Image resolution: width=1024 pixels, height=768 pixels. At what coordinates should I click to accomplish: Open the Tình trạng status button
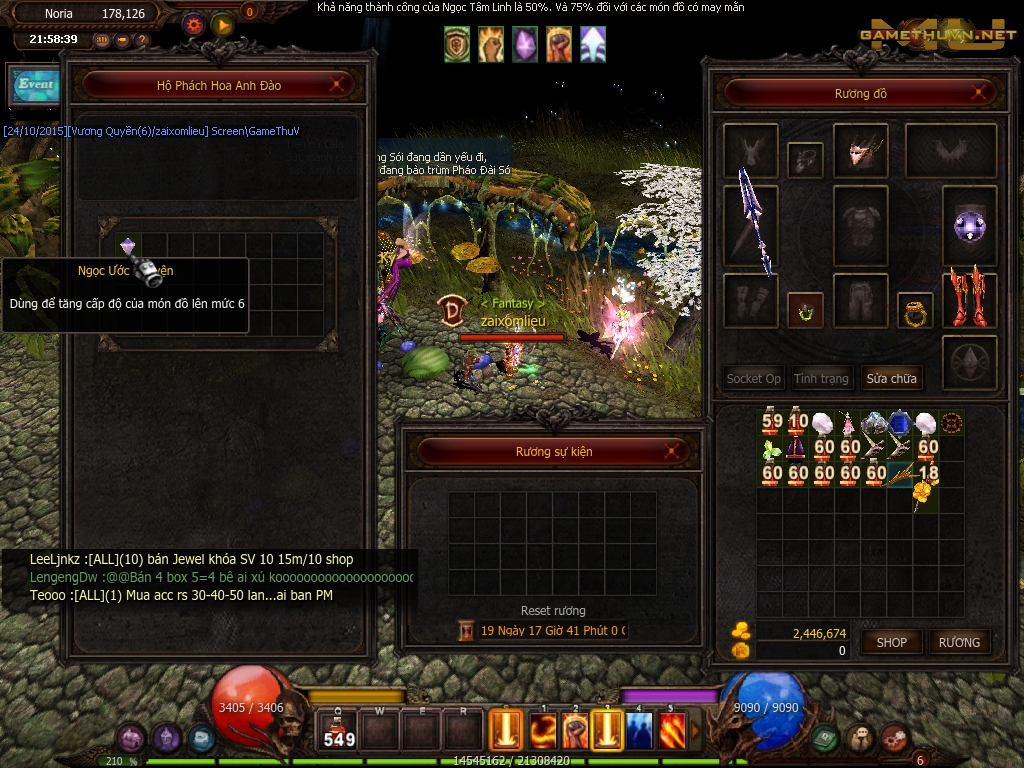[x=821, y=378]
